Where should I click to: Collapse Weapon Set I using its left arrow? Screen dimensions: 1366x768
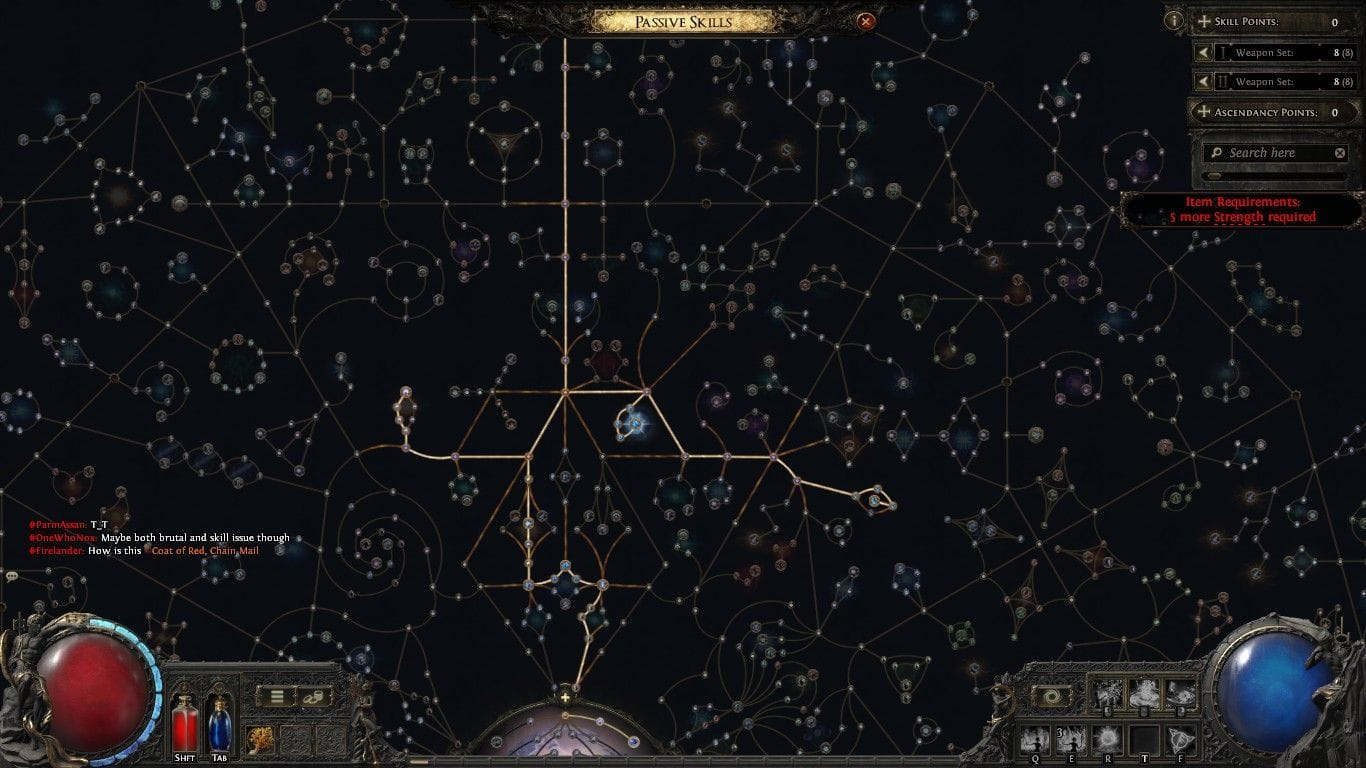click(1204, 52)
